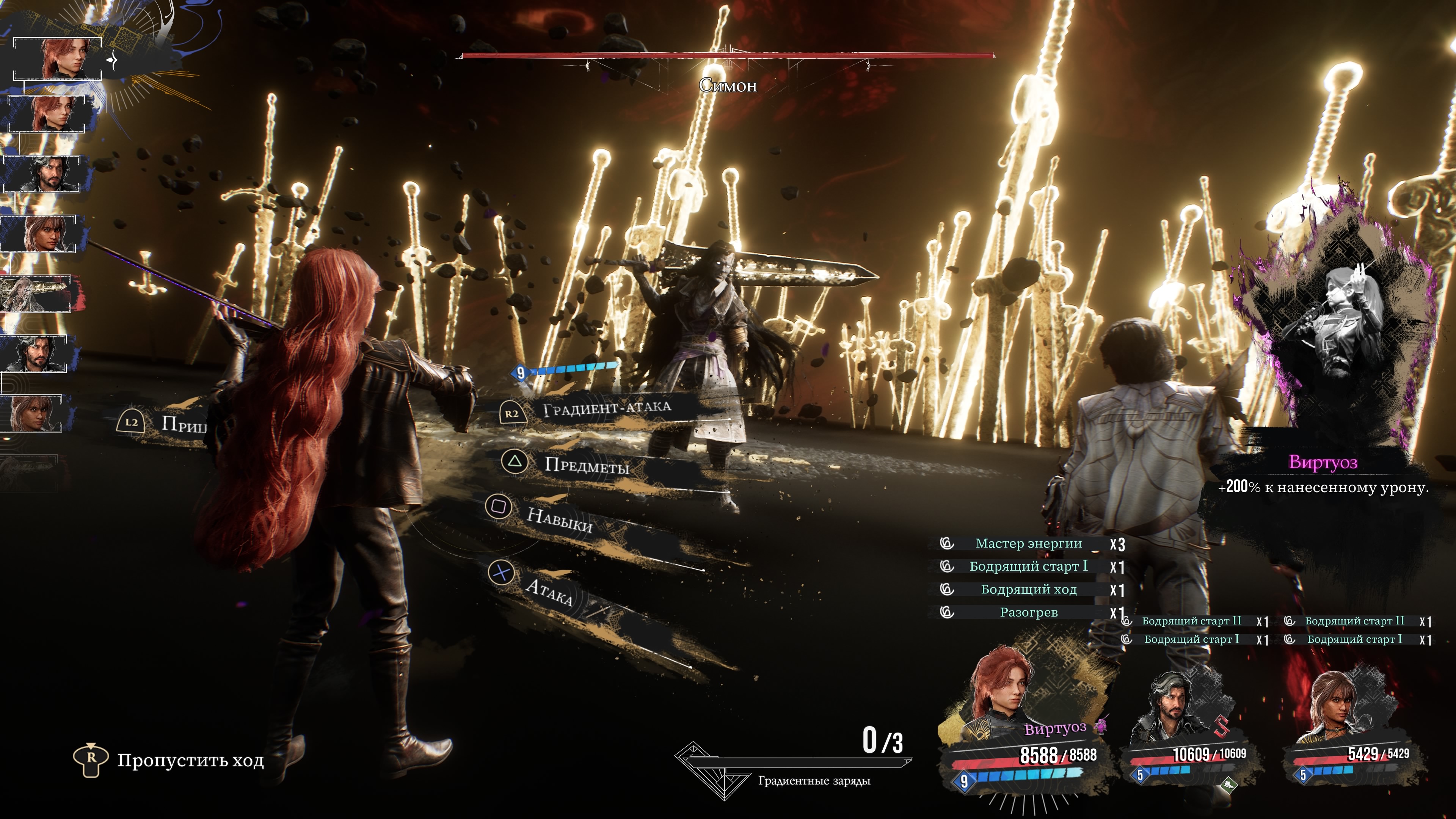Screen dimensions: 1456x819
Task: Click the Бодрящий ход buff entry
Action: pos(1028,590)
